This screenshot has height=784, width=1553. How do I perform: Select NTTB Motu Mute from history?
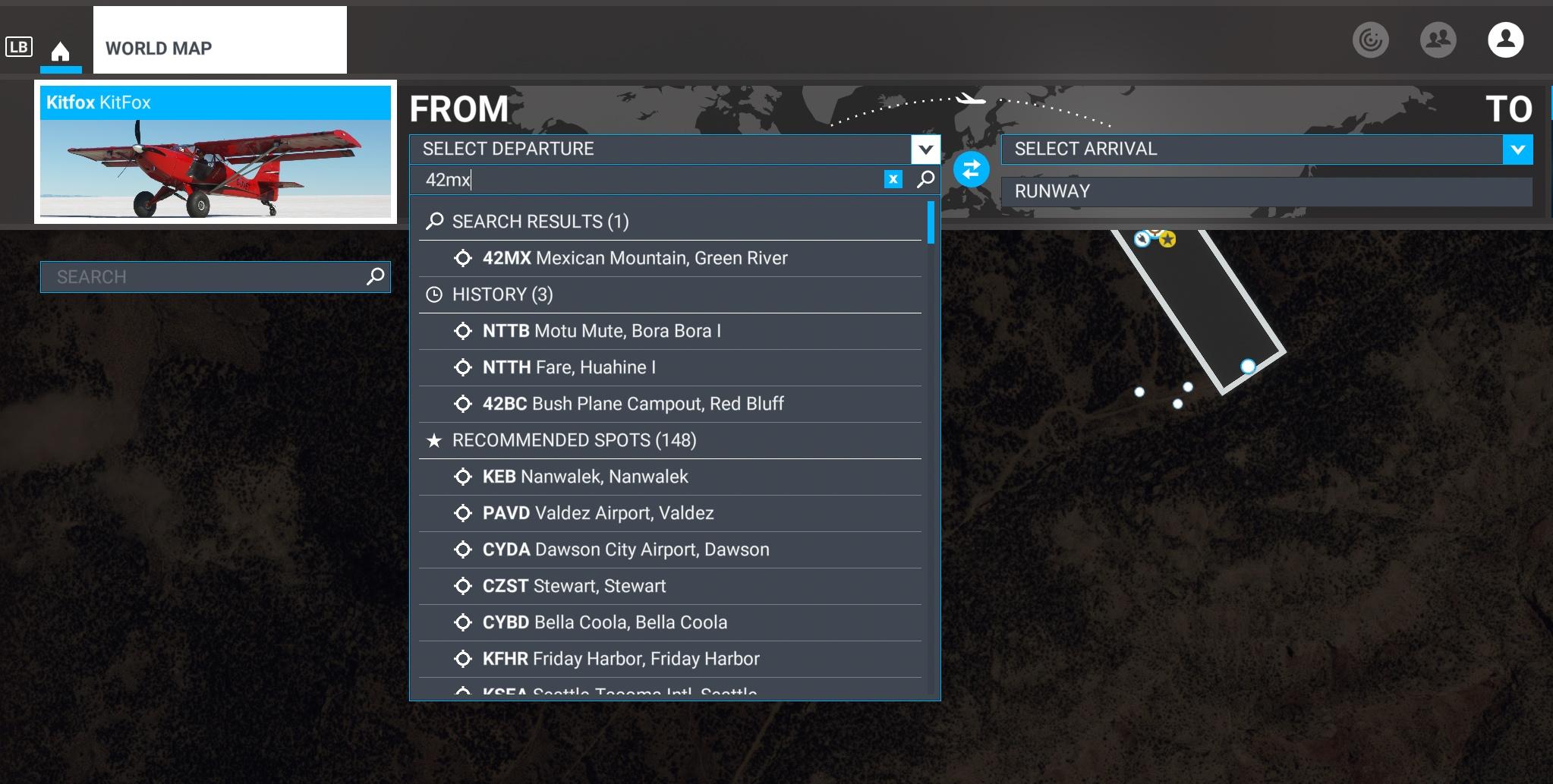[601, 331]
